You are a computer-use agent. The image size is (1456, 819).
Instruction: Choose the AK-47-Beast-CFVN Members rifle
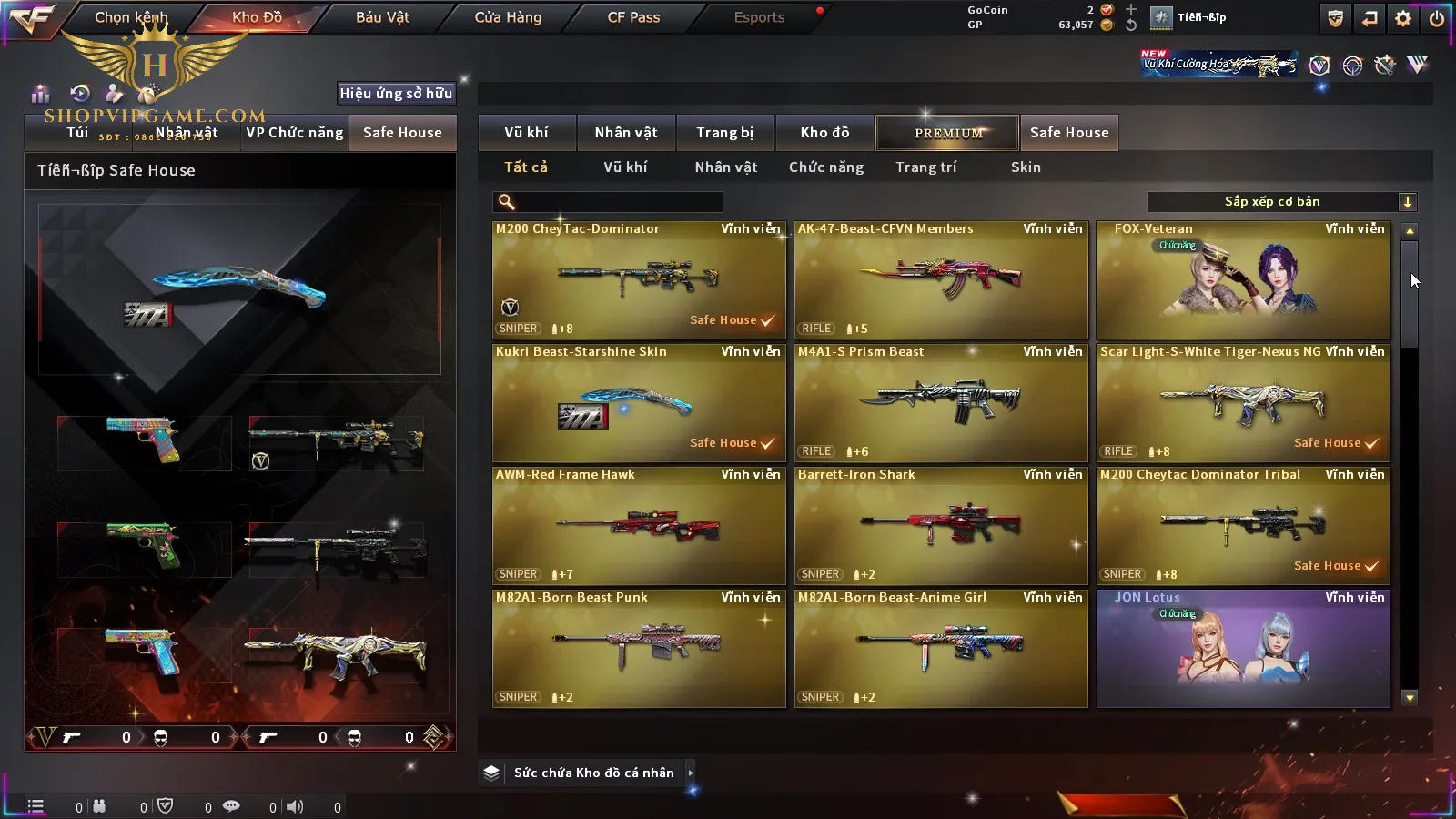coord(941,280)
